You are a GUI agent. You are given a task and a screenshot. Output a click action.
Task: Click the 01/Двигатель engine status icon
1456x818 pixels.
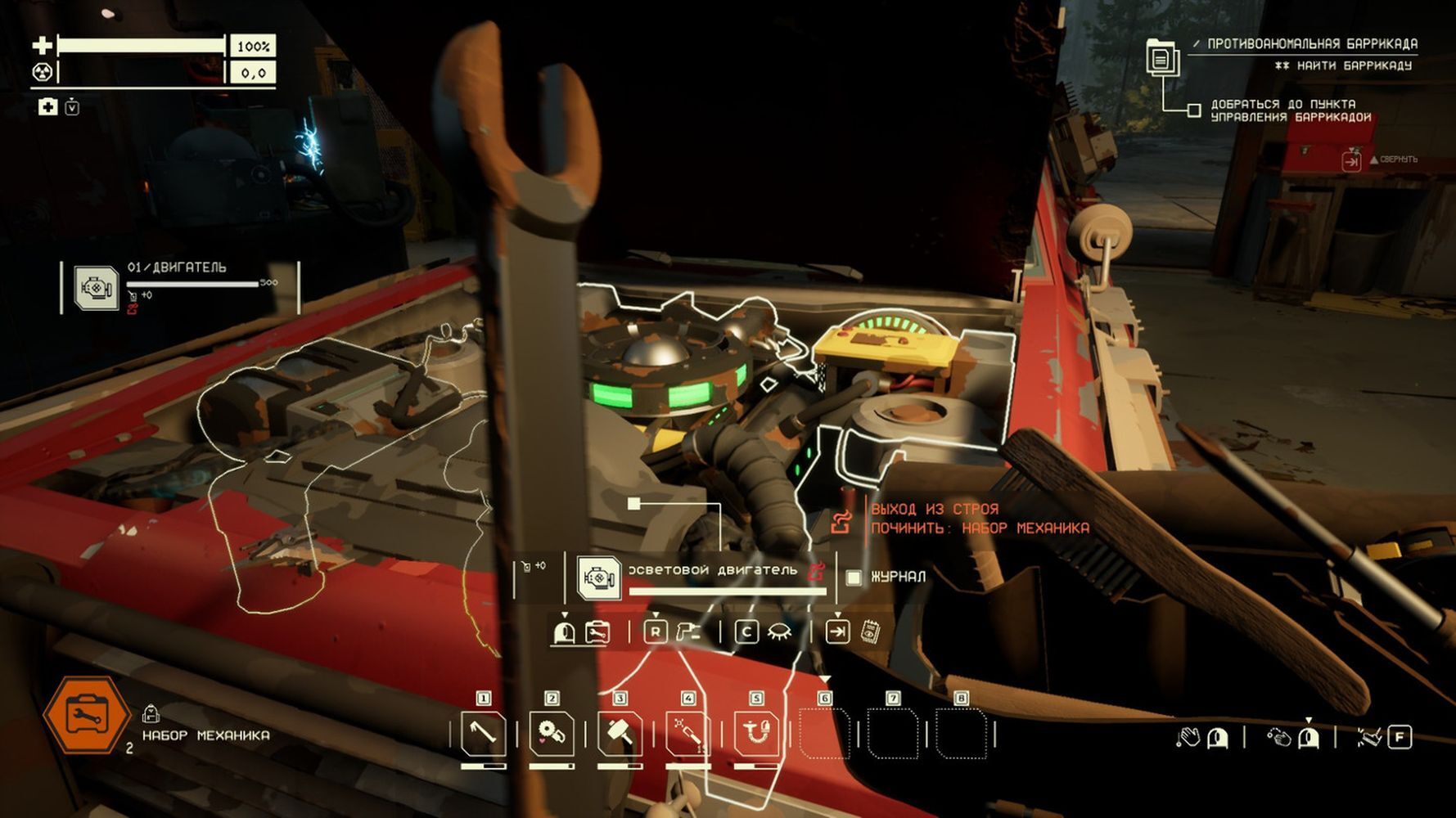coord(96,288)
